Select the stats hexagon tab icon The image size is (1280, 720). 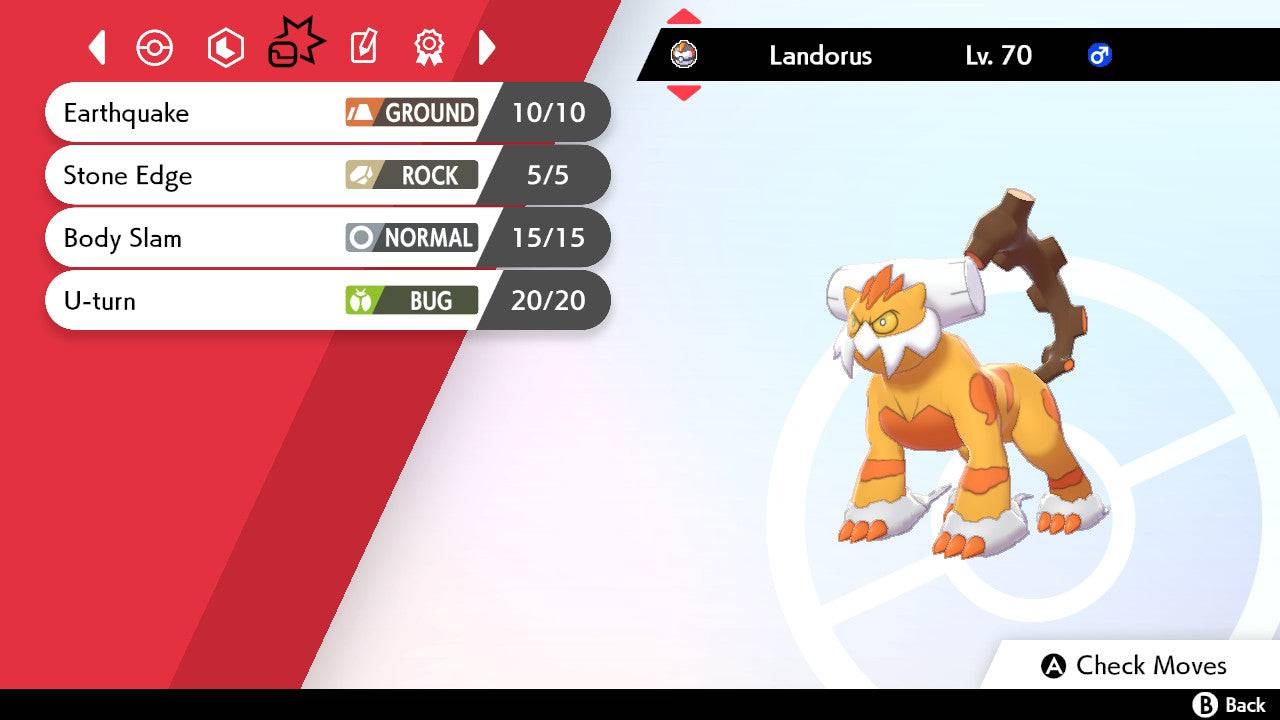pos(225,47)
